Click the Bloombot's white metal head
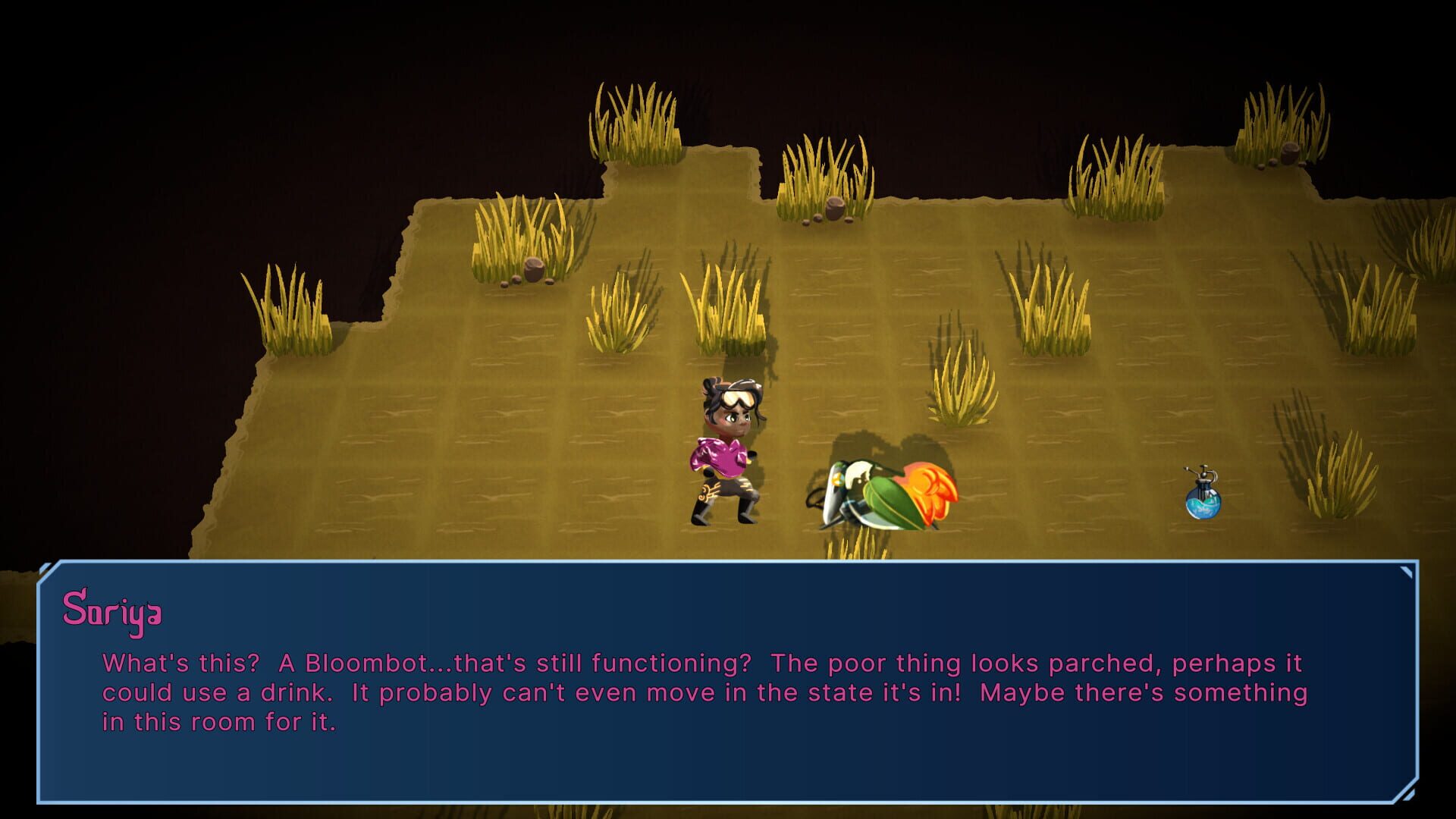 [x=859, y=475]
